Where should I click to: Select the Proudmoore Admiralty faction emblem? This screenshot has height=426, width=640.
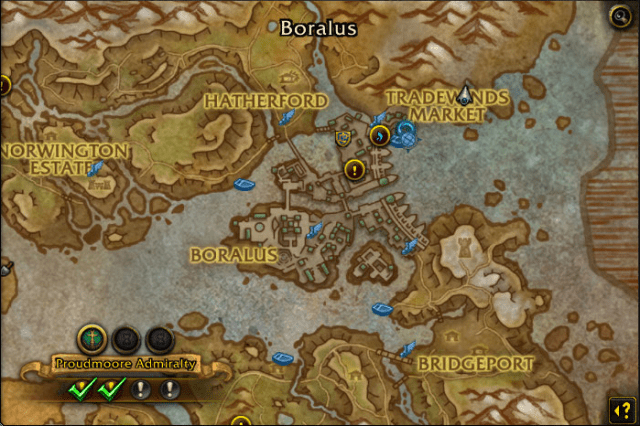[x=92, y=339]
